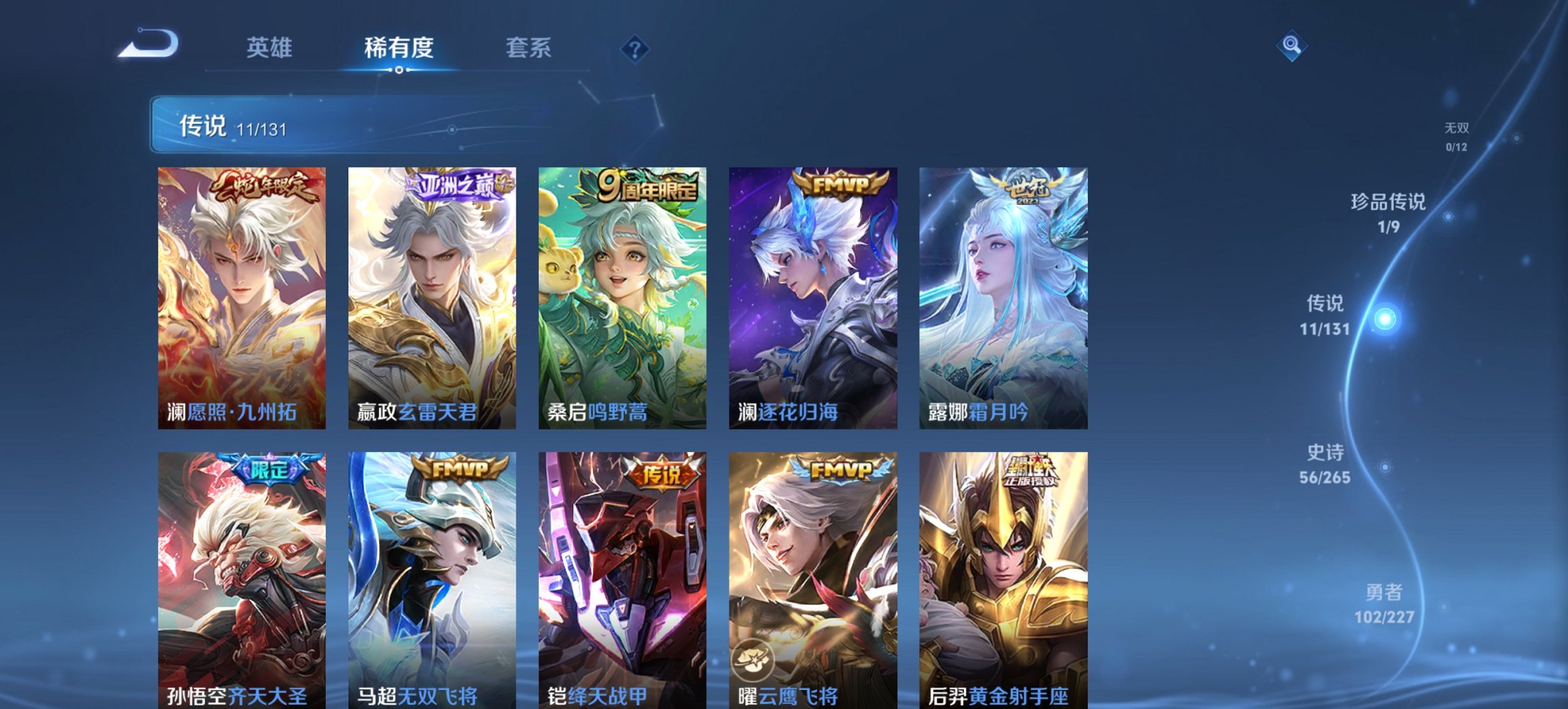The height and width of the screenshot is (709, 1568).
Task: Switch to the 套系 tab
Action: click(x=528, y=46)
